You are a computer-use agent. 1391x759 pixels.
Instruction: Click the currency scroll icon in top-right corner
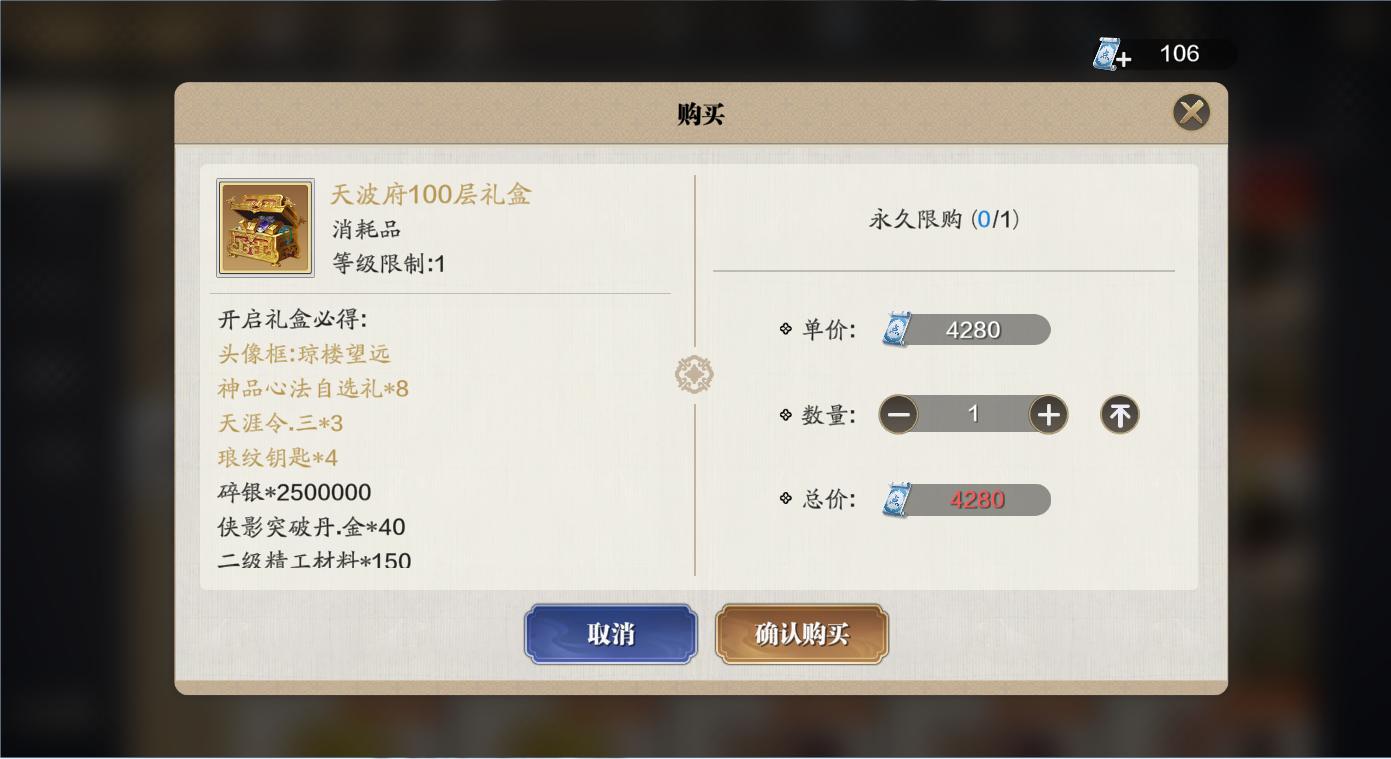1108,54
